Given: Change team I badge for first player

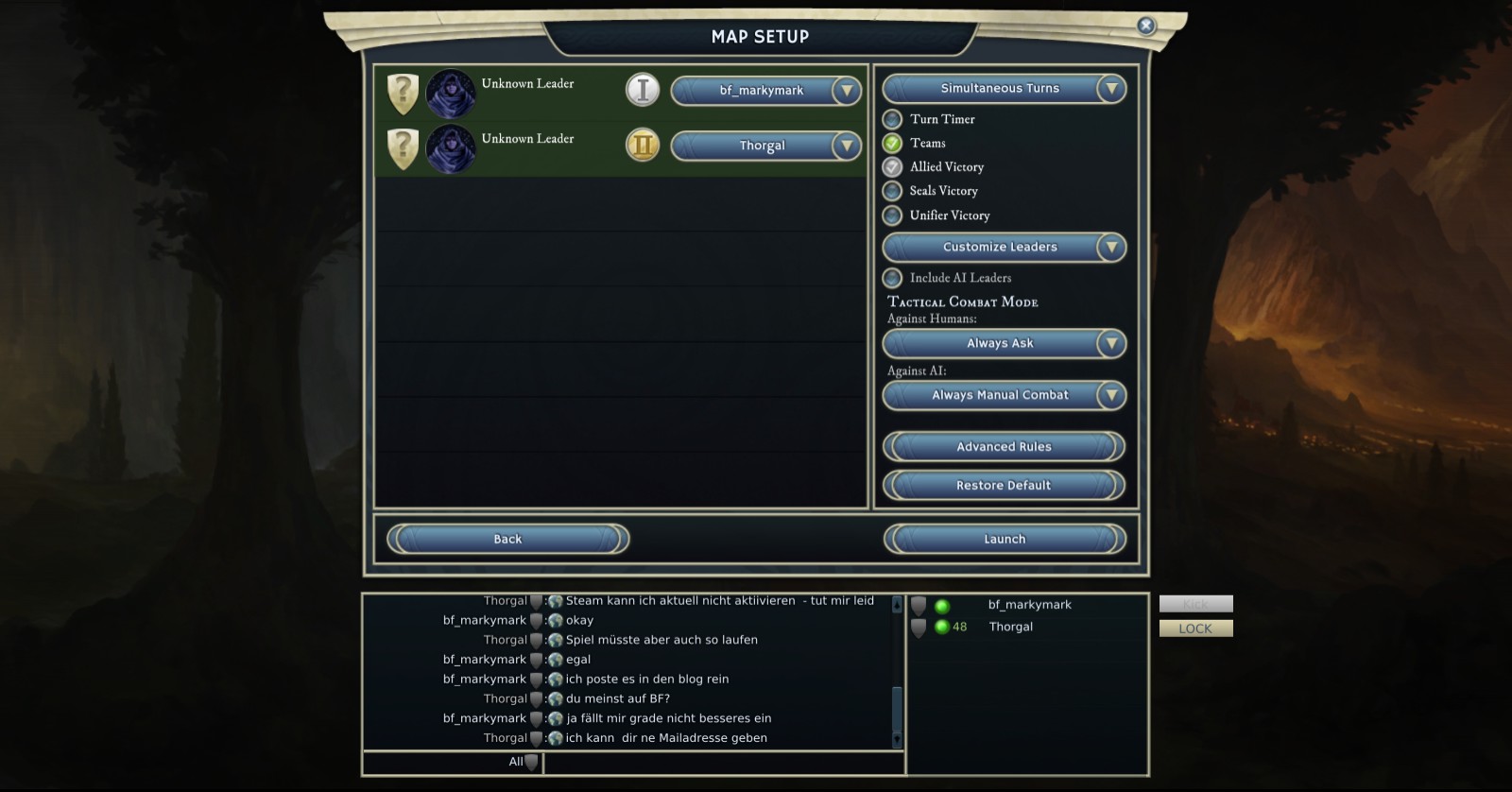Looking at the screenshot, I should (x=643, y=90).
